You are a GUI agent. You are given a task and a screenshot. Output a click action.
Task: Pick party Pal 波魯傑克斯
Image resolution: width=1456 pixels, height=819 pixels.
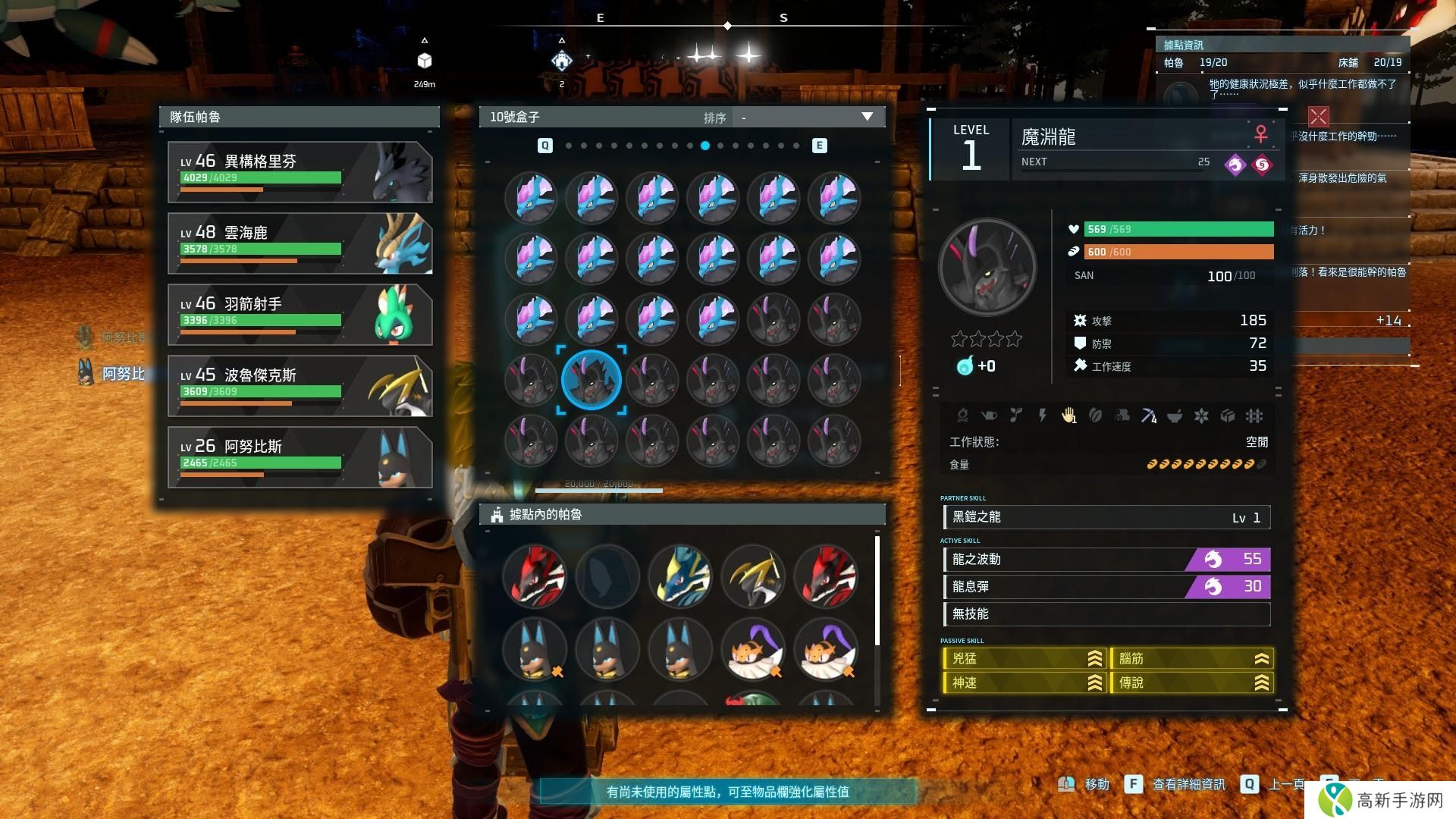(x=300, y=386)
